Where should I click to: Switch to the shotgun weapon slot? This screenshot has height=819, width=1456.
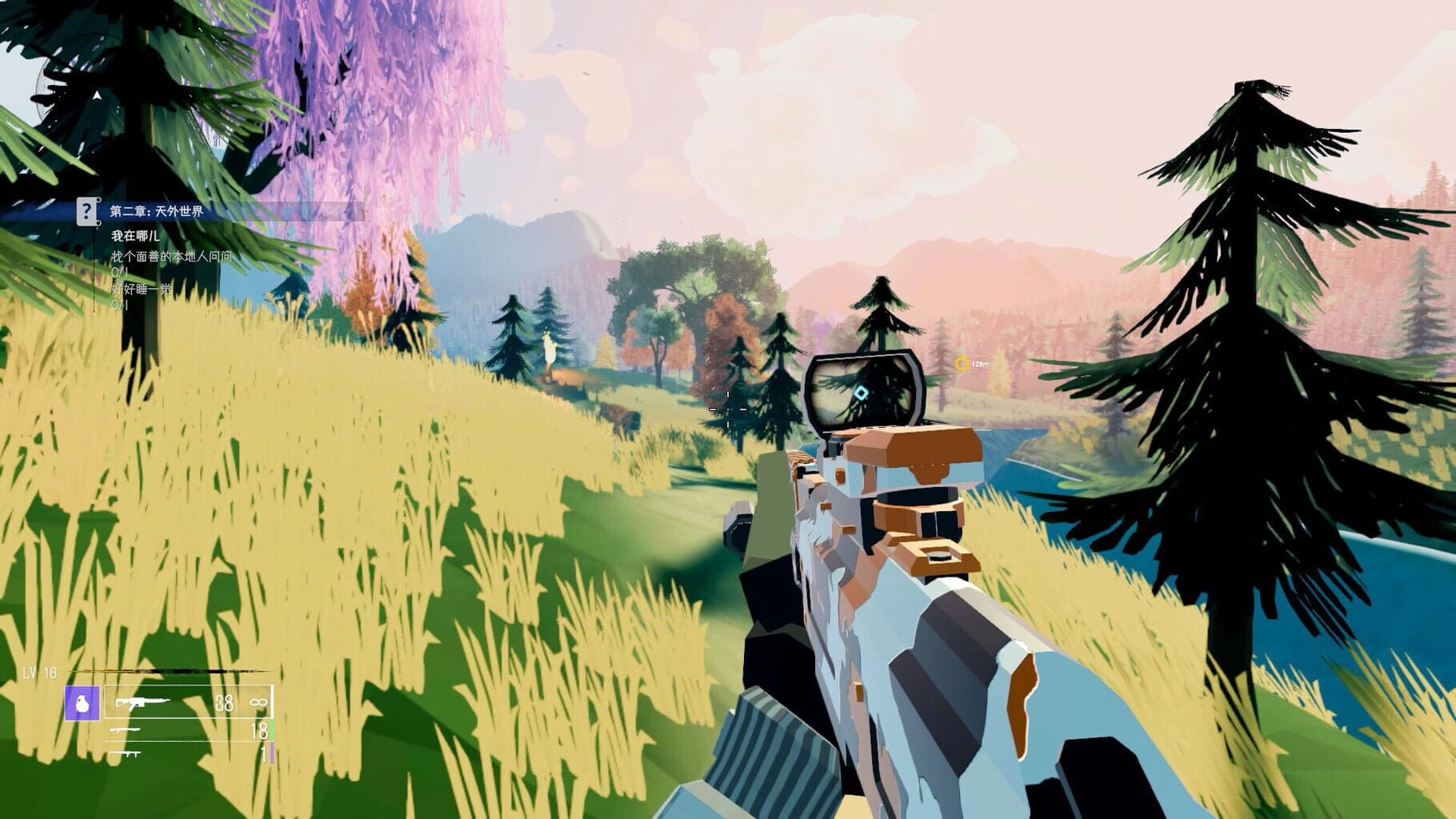[x=189, y=730]
